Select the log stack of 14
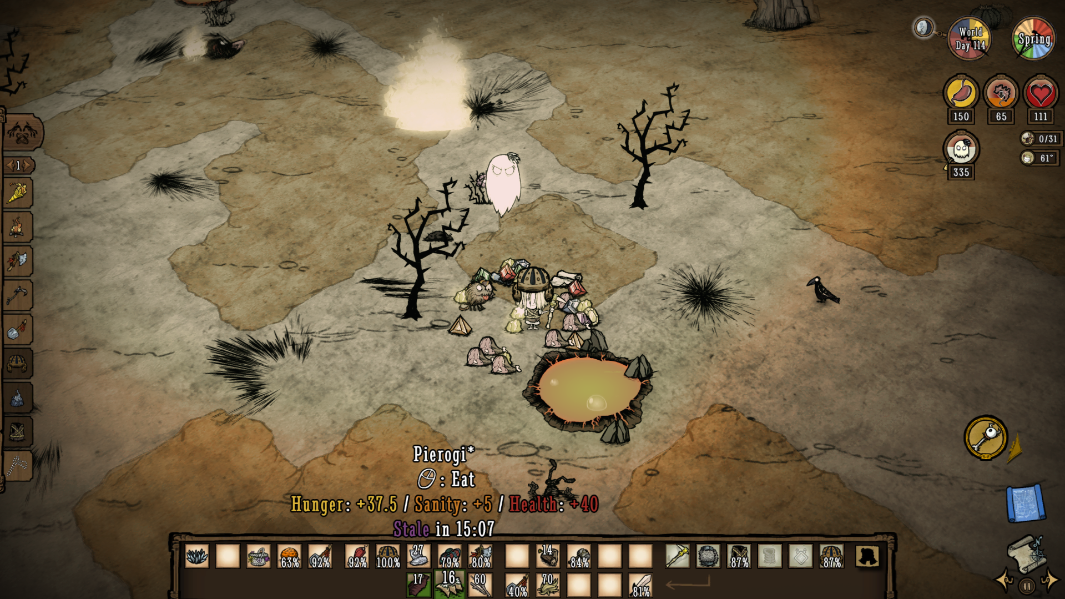Screen dimensions: 1065x599 tap(547, 556)
